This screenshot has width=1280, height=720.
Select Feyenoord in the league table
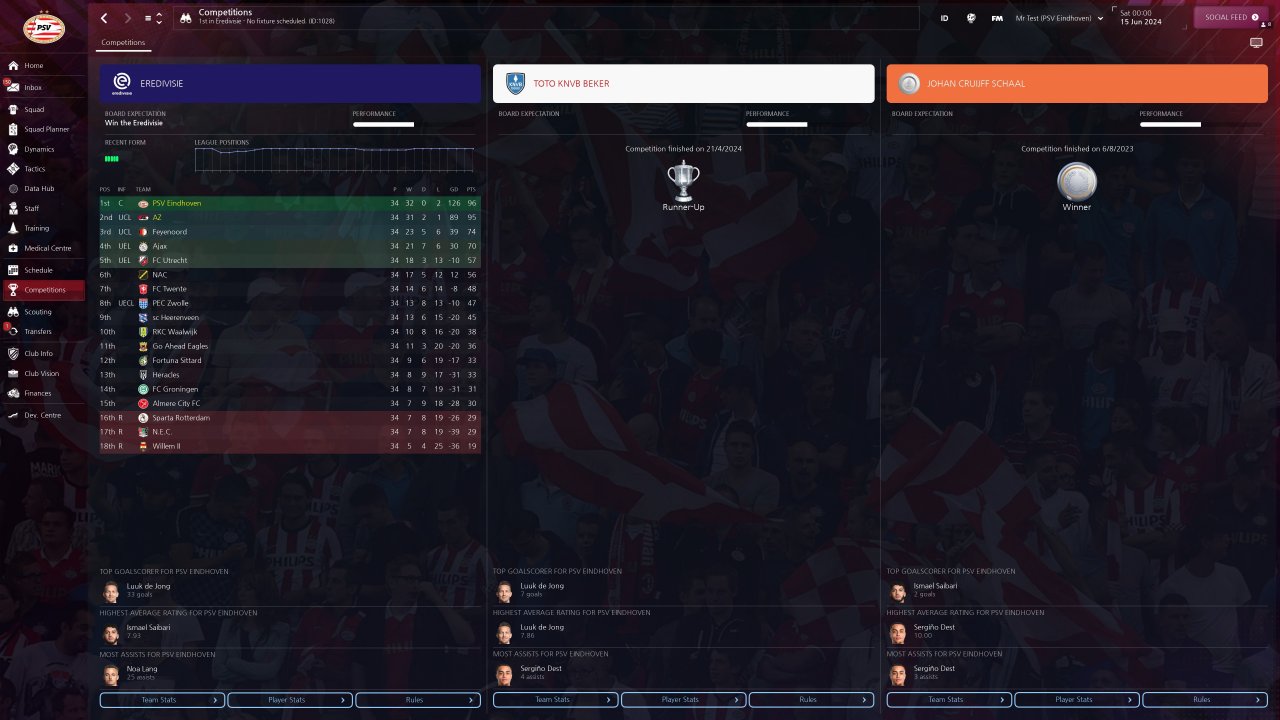169,232
